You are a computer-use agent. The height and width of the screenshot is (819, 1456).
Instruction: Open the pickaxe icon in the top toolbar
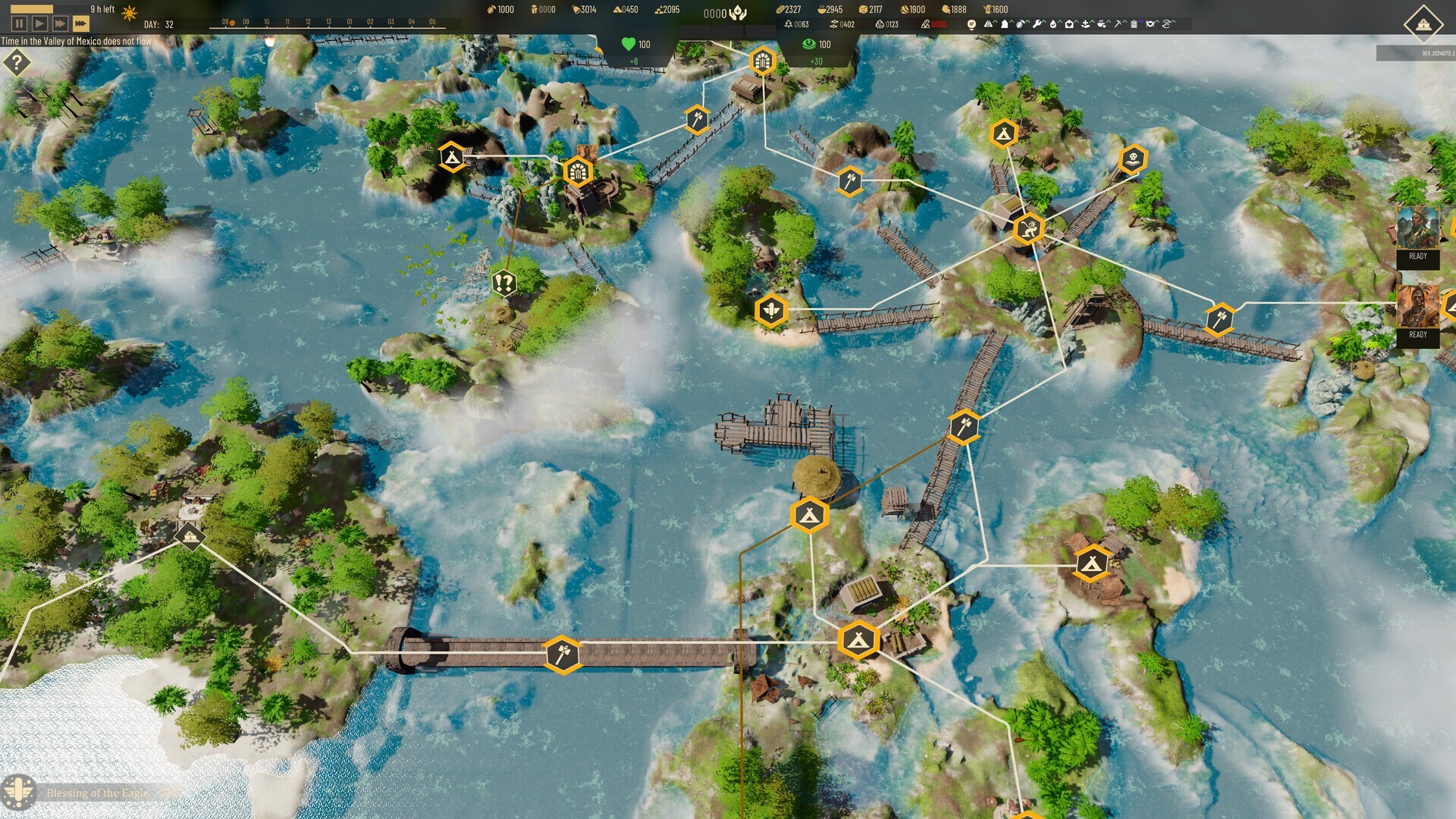click(1119, 24)
